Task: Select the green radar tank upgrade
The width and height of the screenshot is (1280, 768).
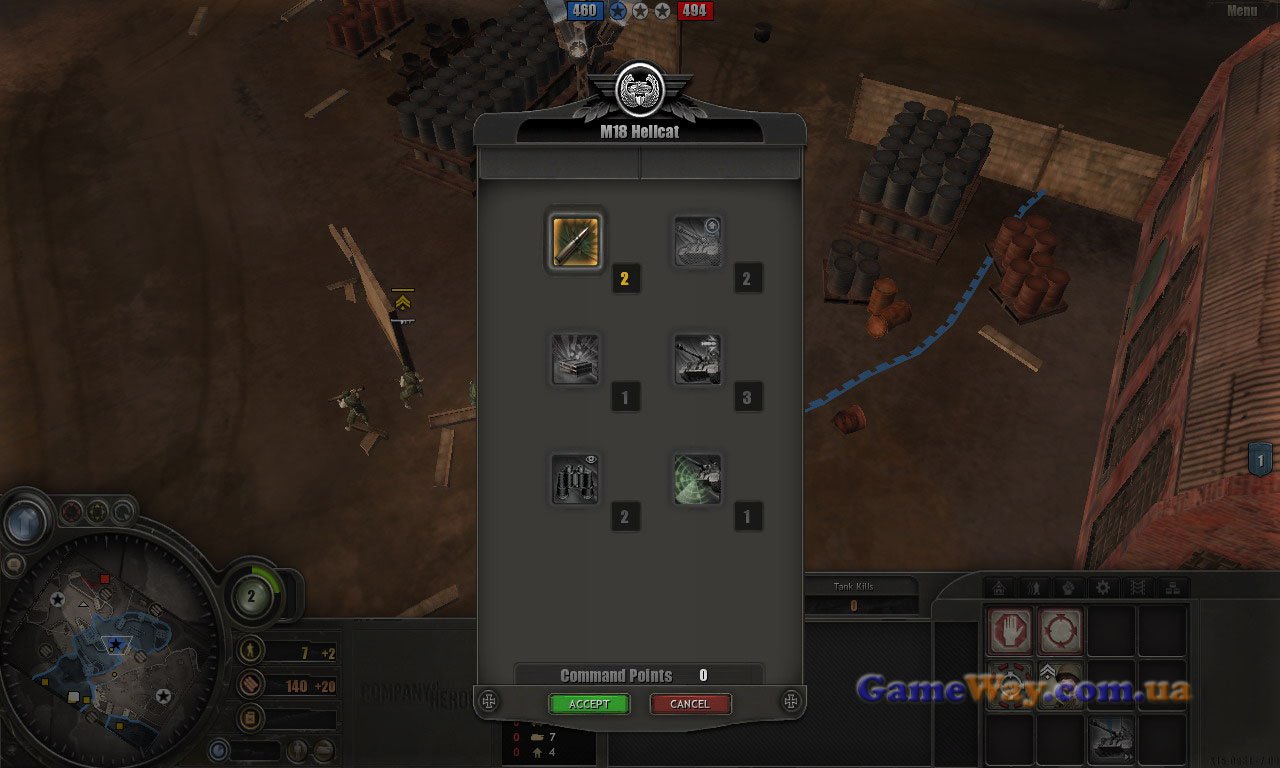Action: pyautogui.click(x=697, y=478)
